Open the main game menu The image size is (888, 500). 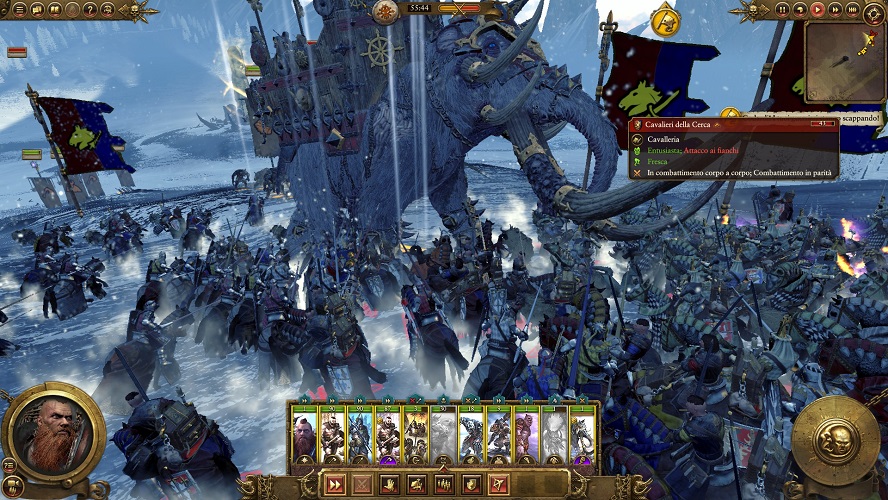(x=20, y=10)
